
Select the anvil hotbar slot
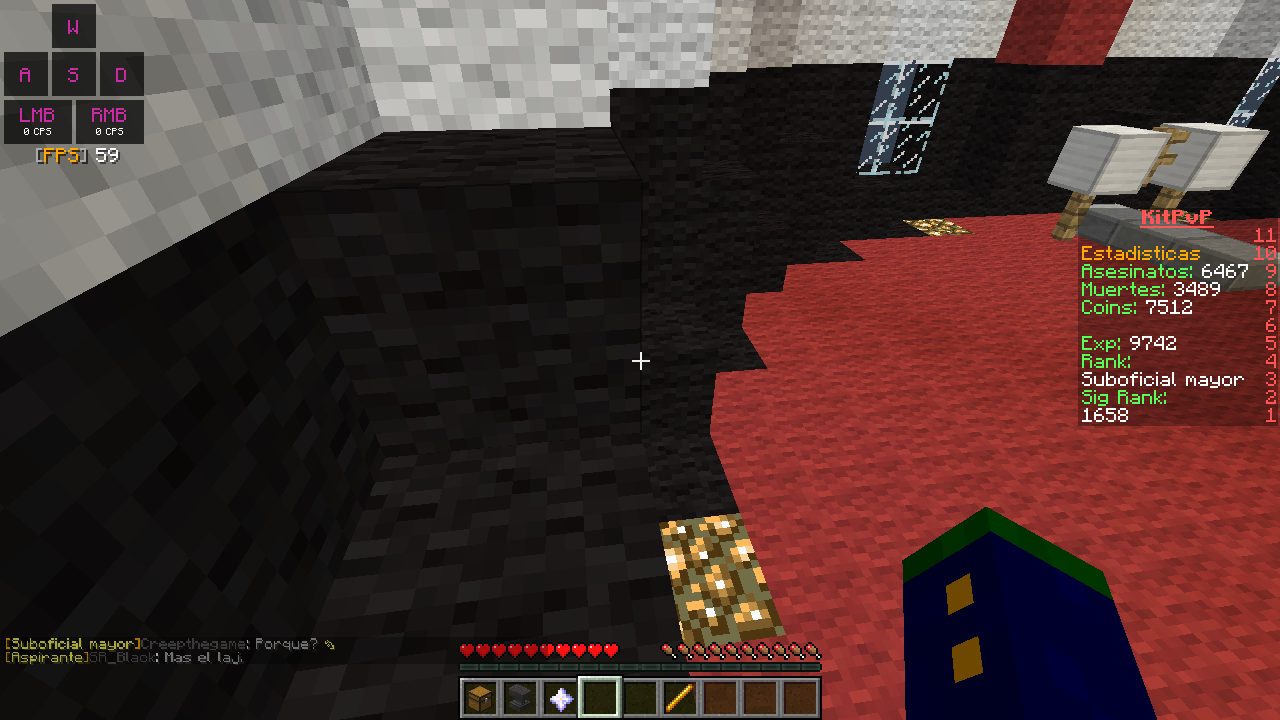[x=520, y=698]
